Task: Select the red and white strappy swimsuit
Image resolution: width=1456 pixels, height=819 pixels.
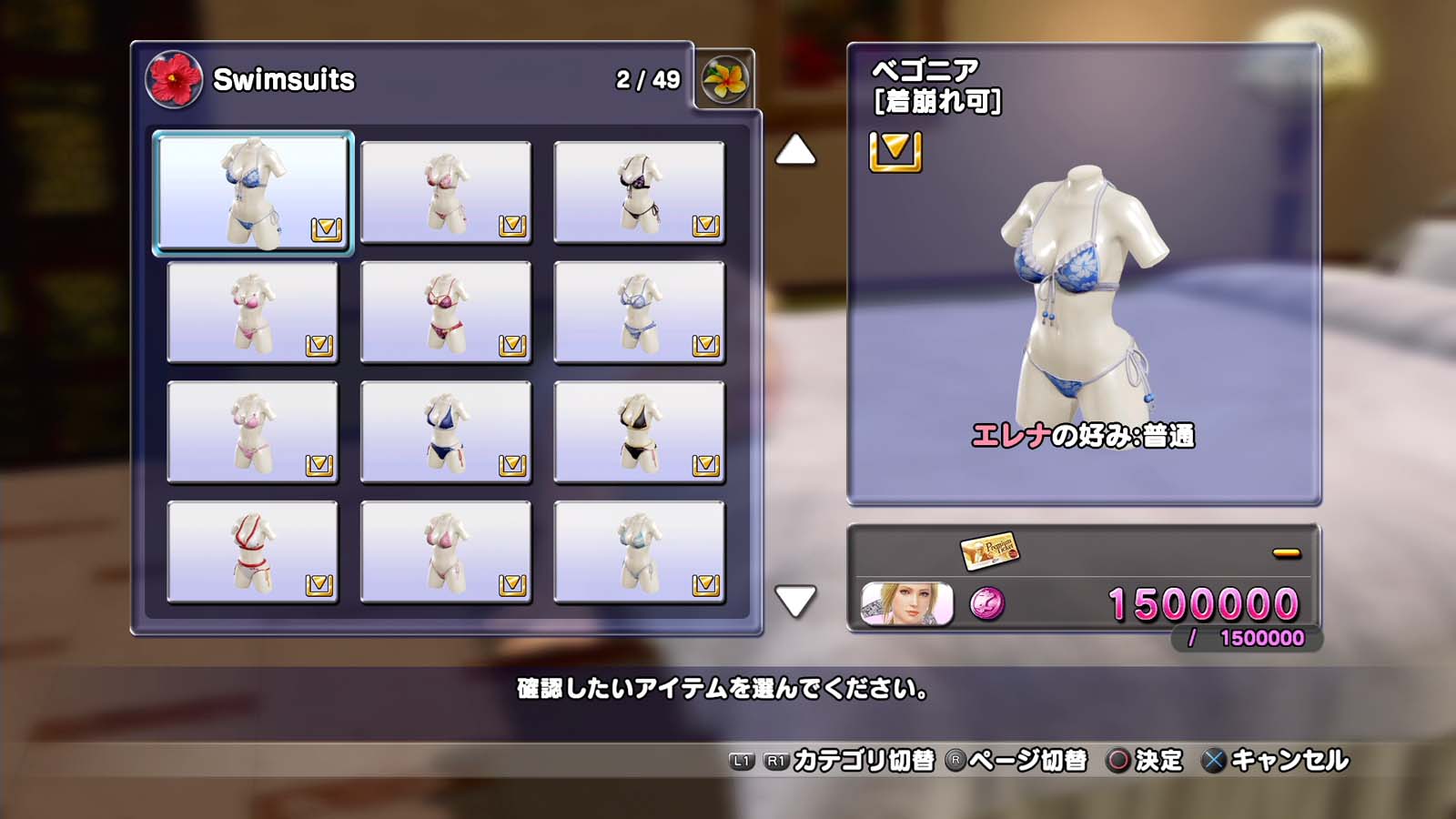Action: pos(253,551)
